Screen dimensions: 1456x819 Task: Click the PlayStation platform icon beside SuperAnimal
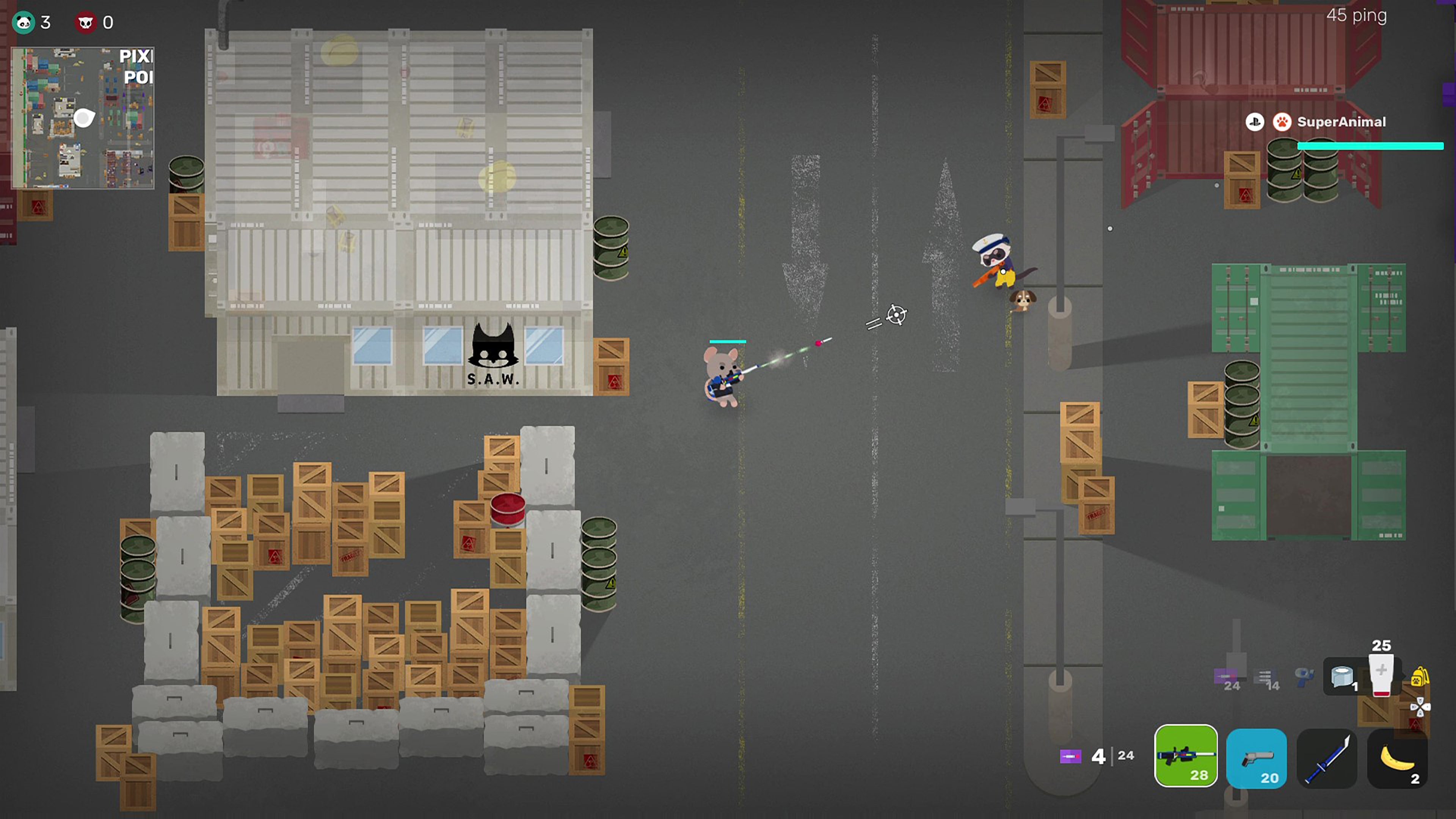click(1255, 122)
